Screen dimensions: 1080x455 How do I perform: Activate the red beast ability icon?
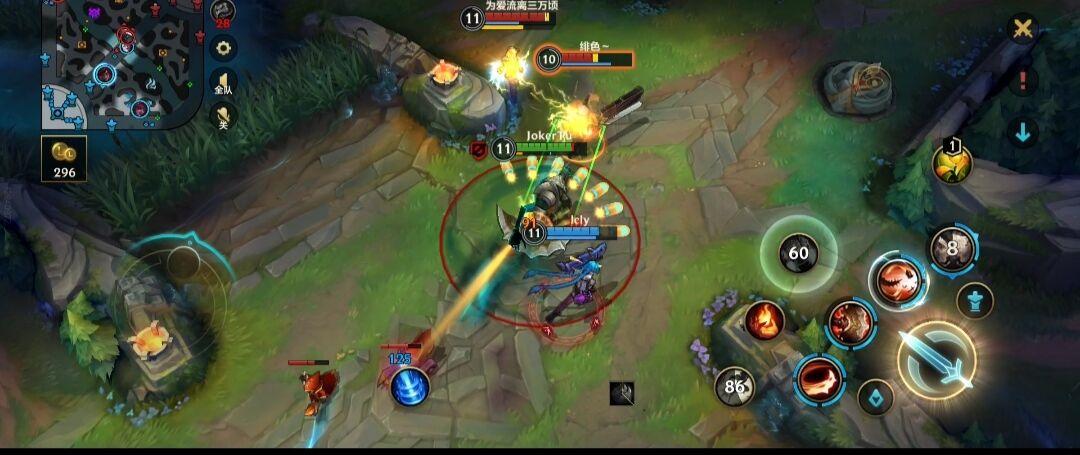point(850,322)
